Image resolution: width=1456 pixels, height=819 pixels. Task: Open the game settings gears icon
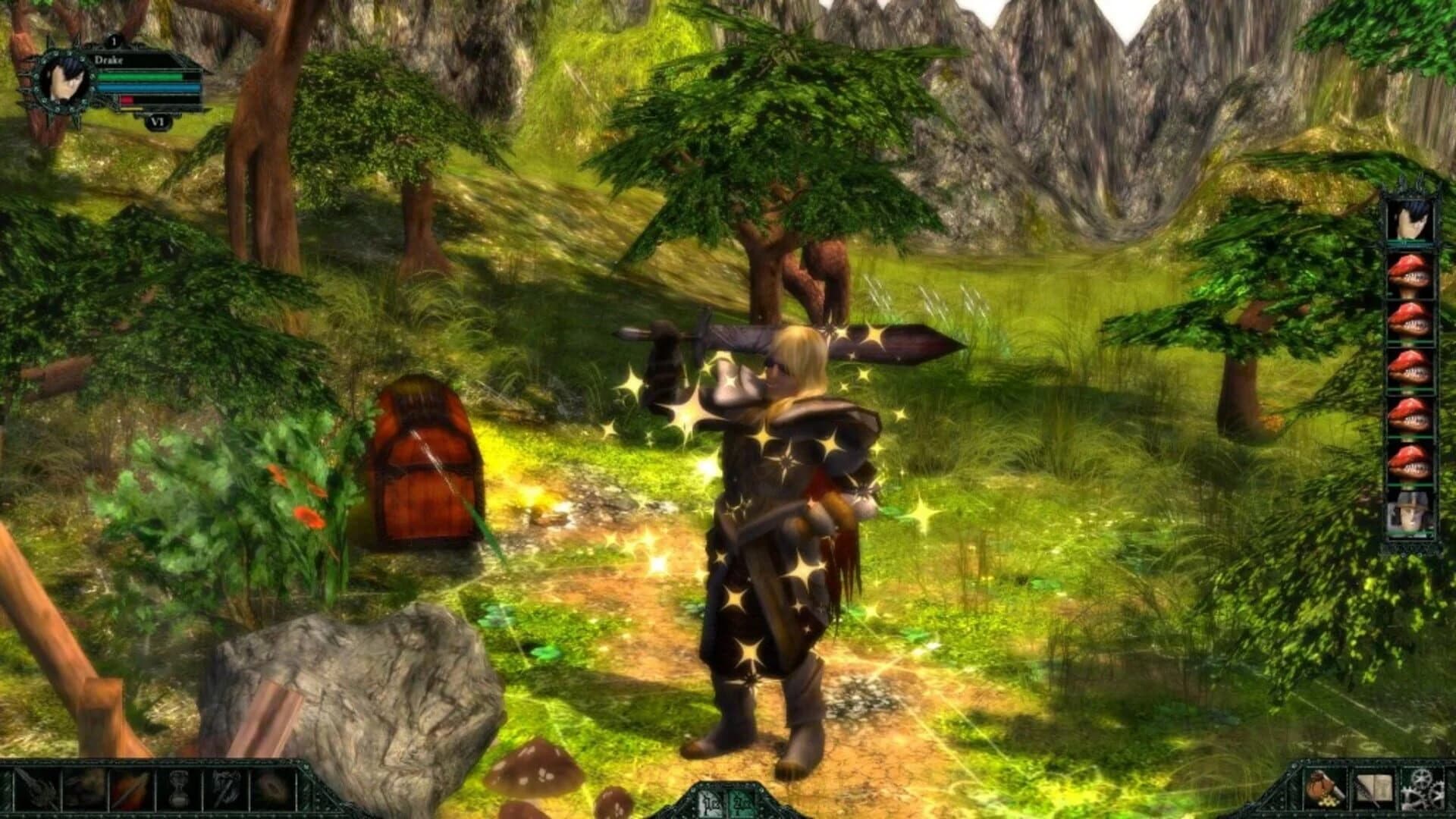point(1422,789)
